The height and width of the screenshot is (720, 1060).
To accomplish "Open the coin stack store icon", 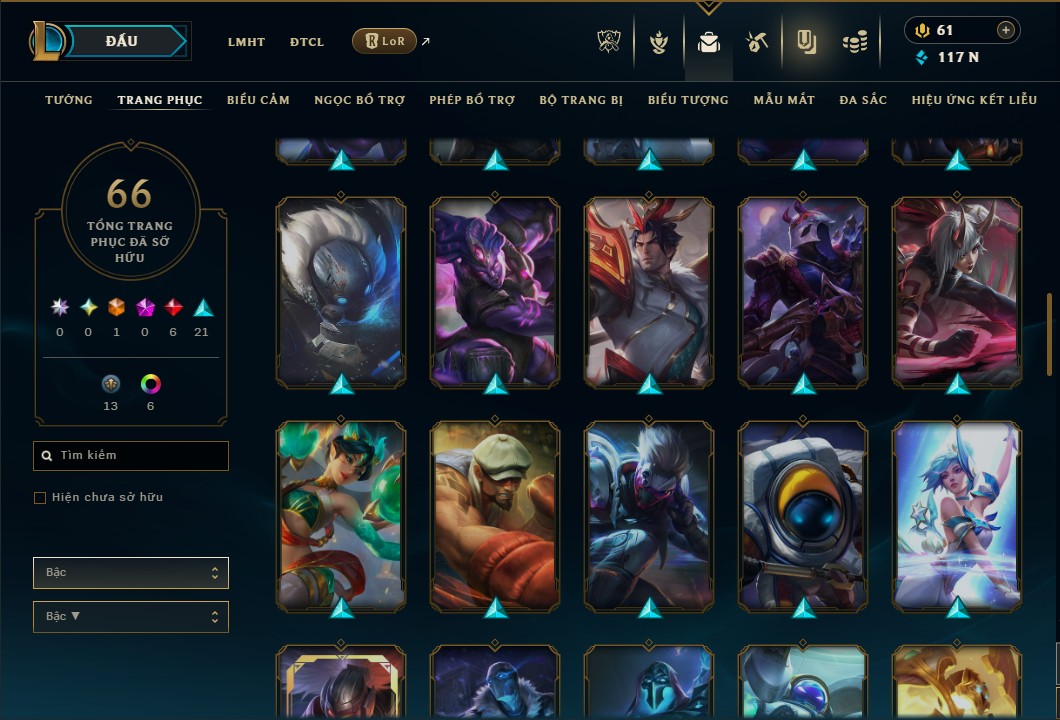I will coord(853,42).
